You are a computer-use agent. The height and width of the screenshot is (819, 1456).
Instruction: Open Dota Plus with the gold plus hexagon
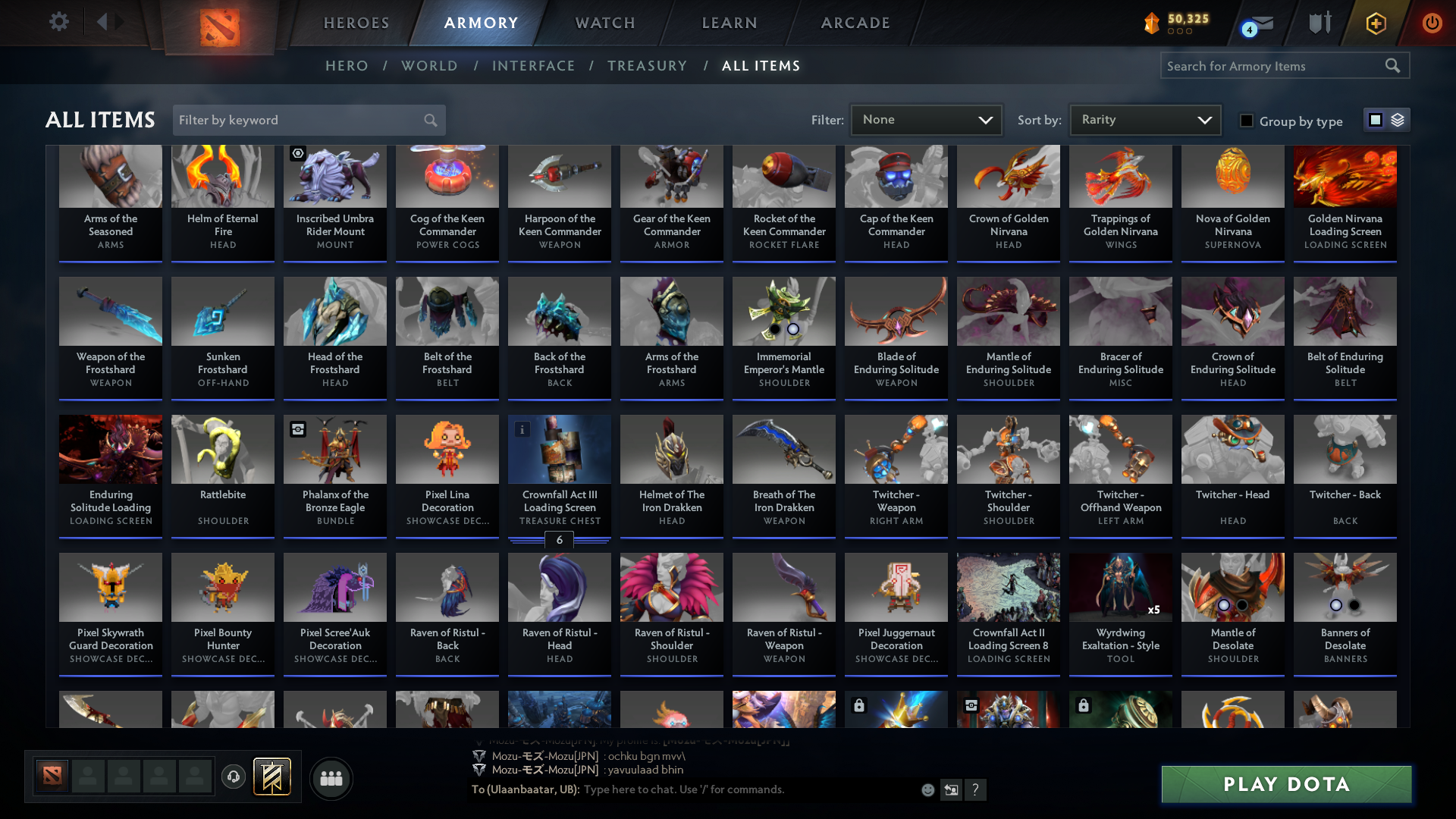pos(1376,23)
